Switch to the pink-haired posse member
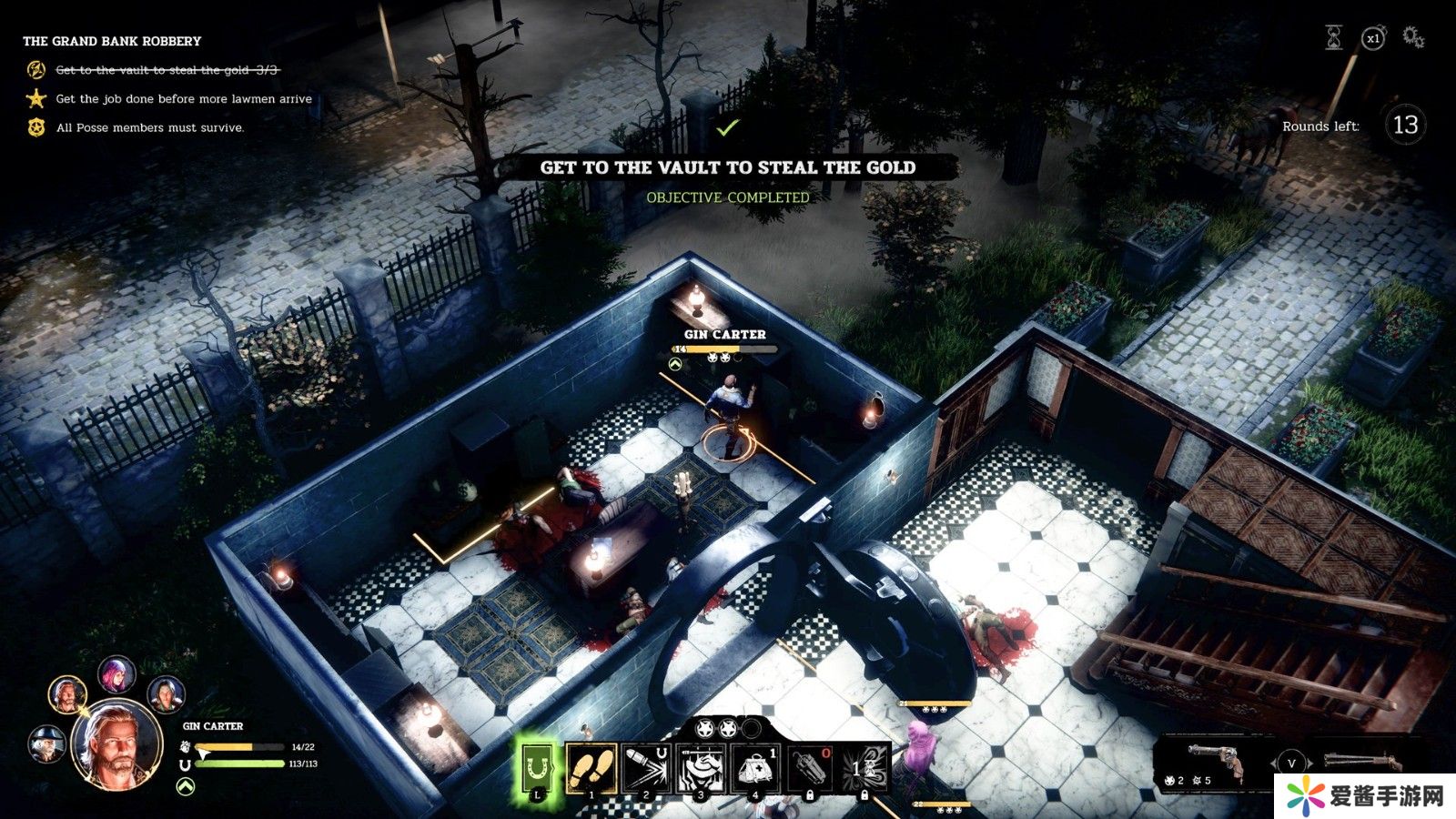The width and height of the screenshot is (1456, 819). pyautogui.click(x=116, y=674)
